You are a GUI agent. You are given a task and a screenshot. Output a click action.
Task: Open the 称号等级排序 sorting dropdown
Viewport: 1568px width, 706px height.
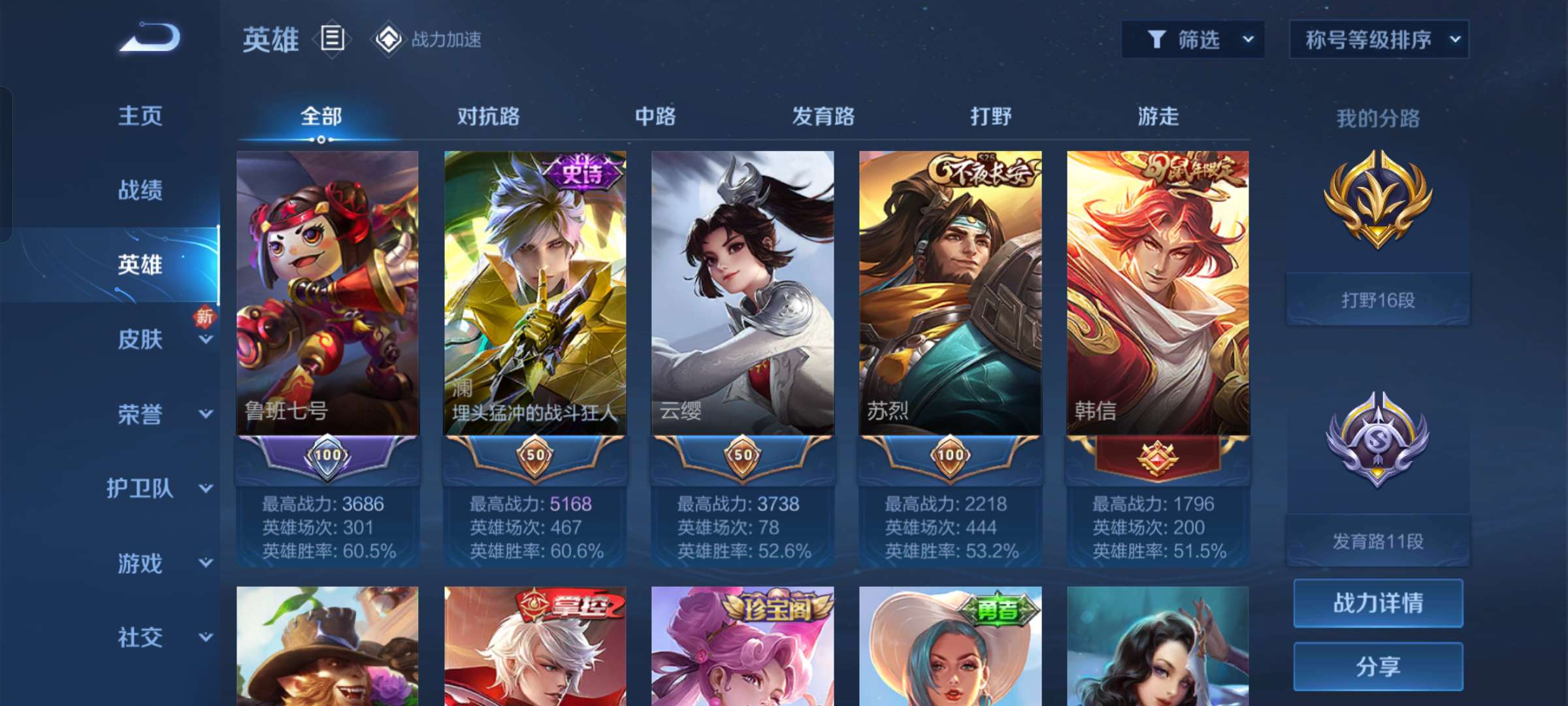coord(1379,39)
